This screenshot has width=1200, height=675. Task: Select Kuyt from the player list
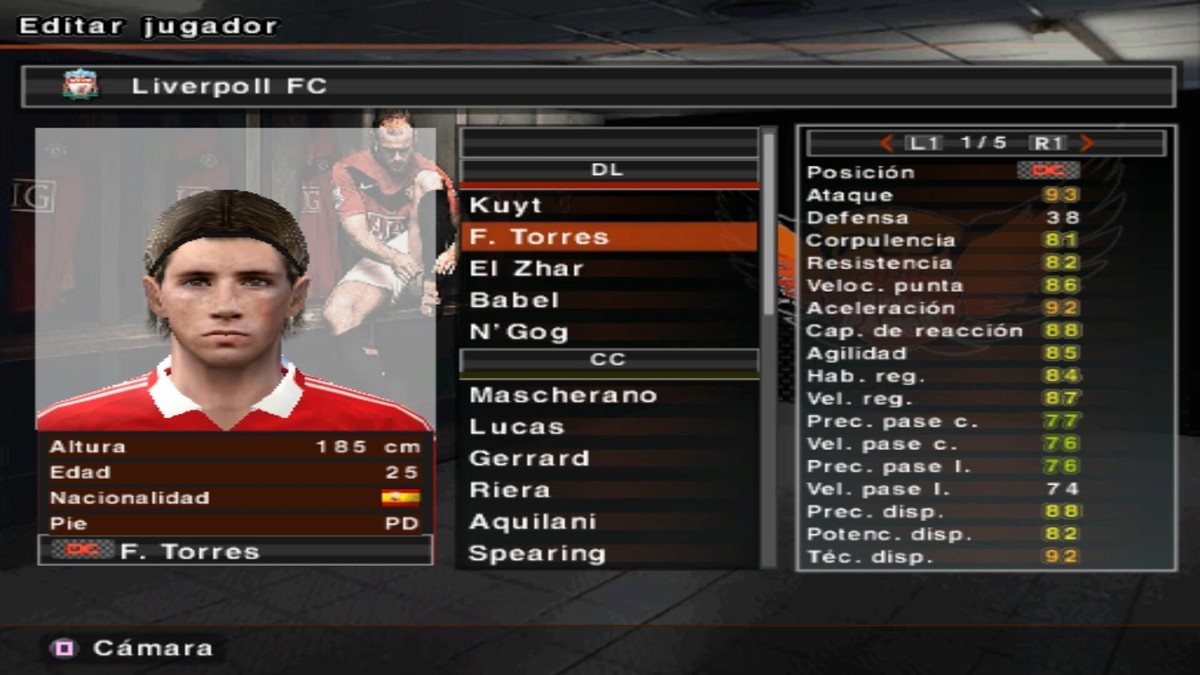[x=506, y=205]
